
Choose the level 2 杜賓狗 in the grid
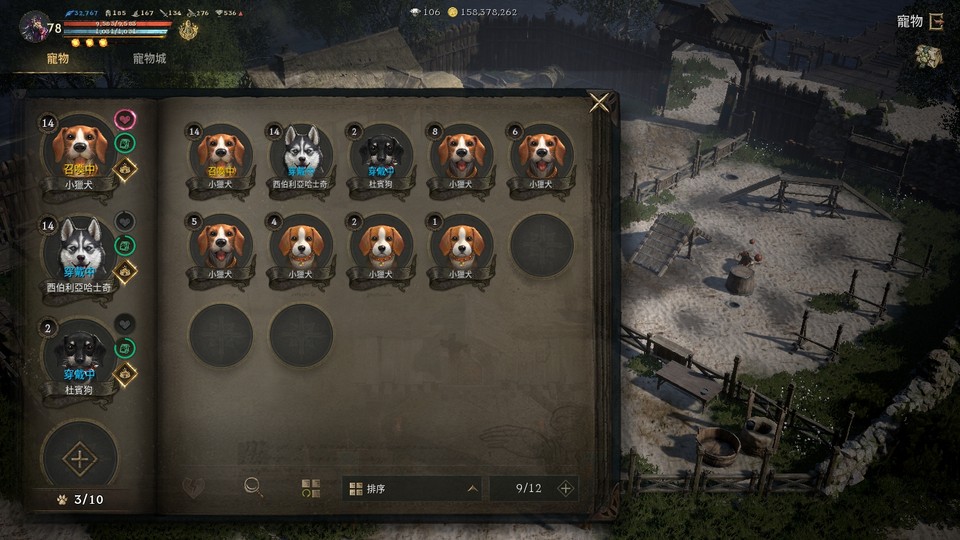(x=380, y=154)
